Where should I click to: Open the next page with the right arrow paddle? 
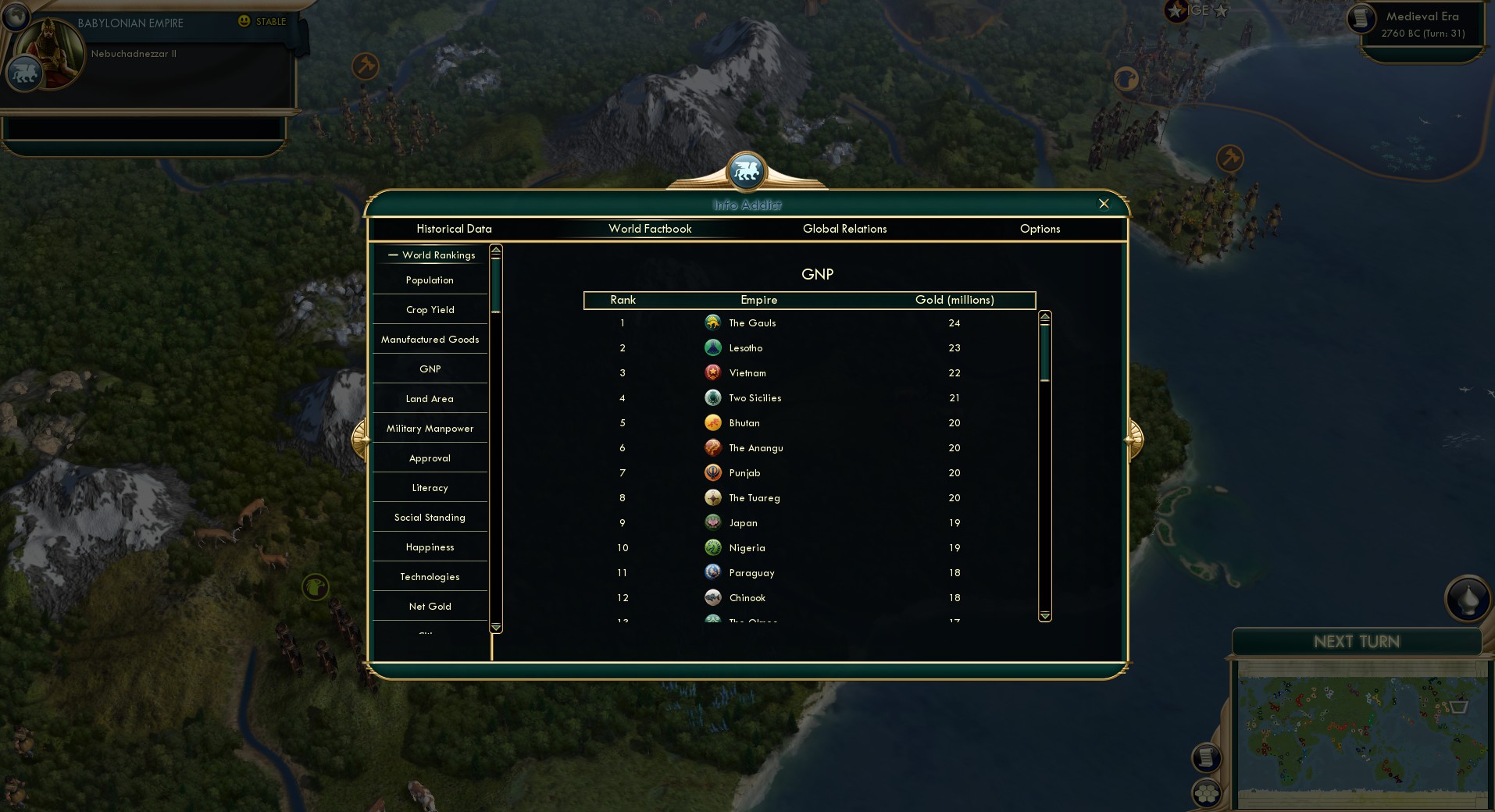1133,439
